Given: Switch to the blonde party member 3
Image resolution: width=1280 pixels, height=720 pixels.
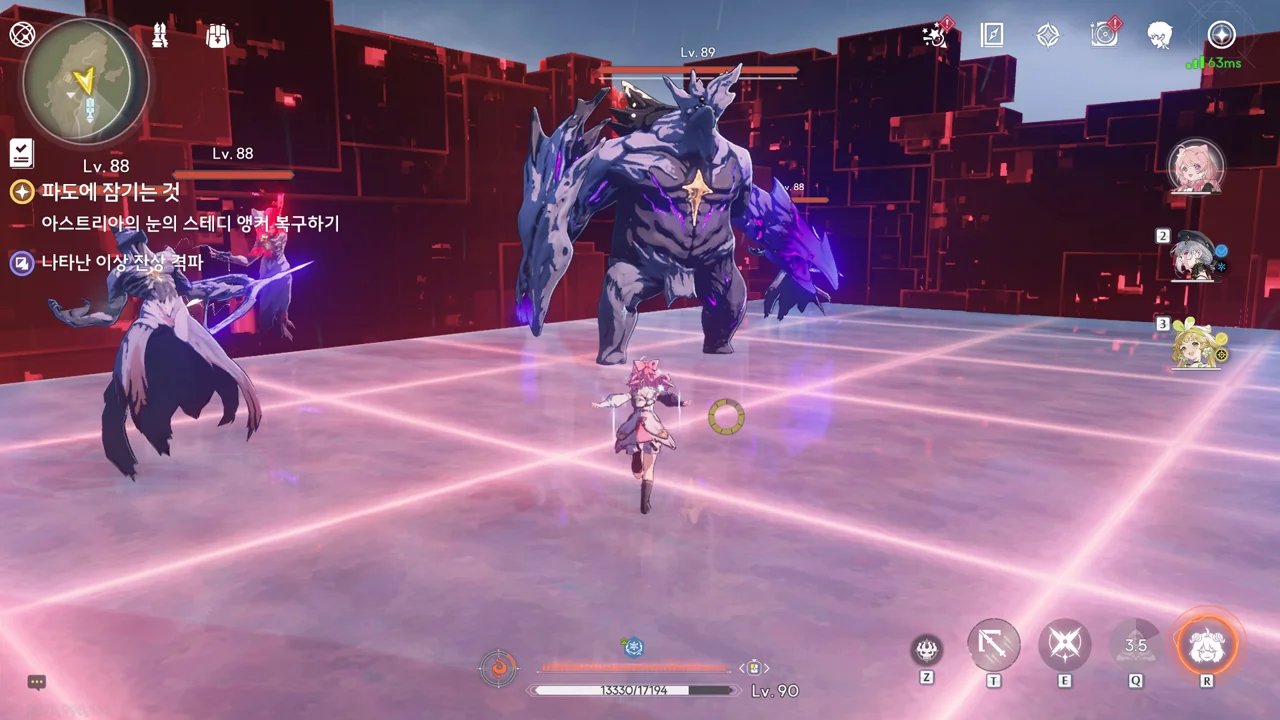Looking at the screenshot, I should click(1198, 344).
